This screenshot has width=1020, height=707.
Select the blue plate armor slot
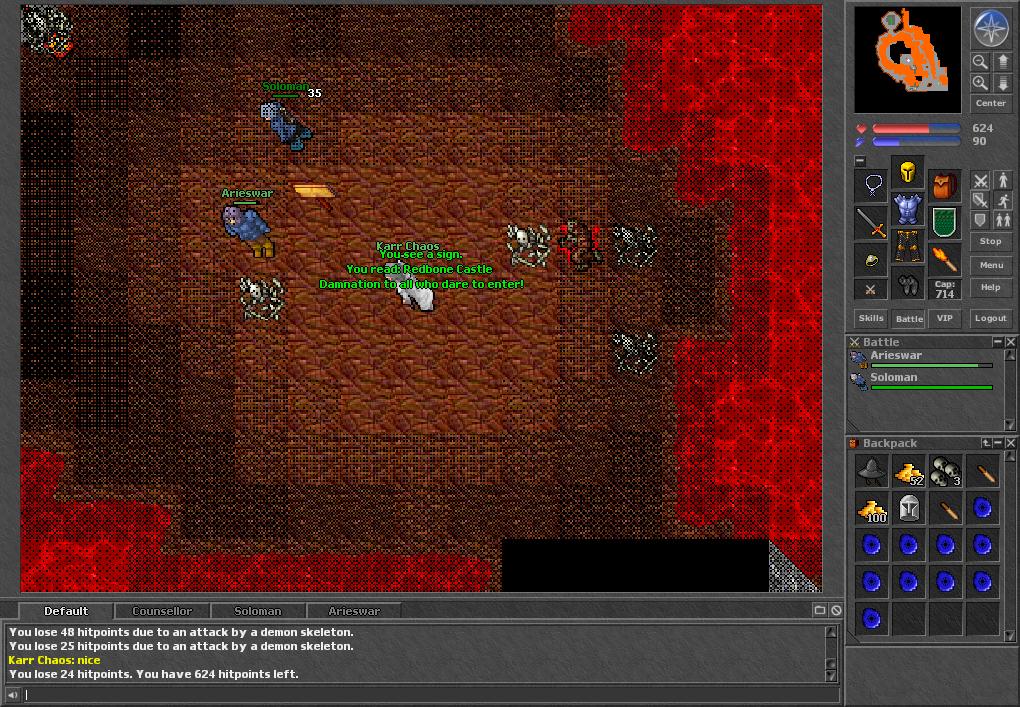[x=908, y=209]
